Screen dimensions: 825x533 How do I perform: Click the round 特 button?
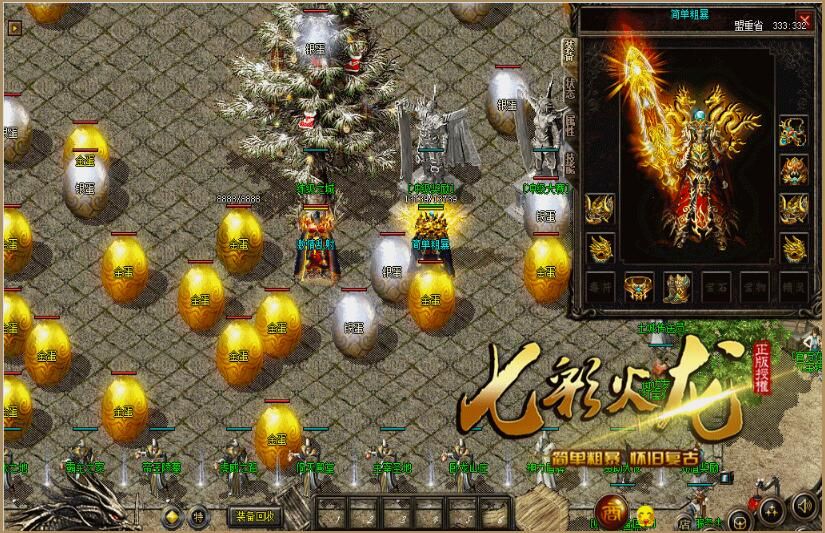(x=198, y=517)
